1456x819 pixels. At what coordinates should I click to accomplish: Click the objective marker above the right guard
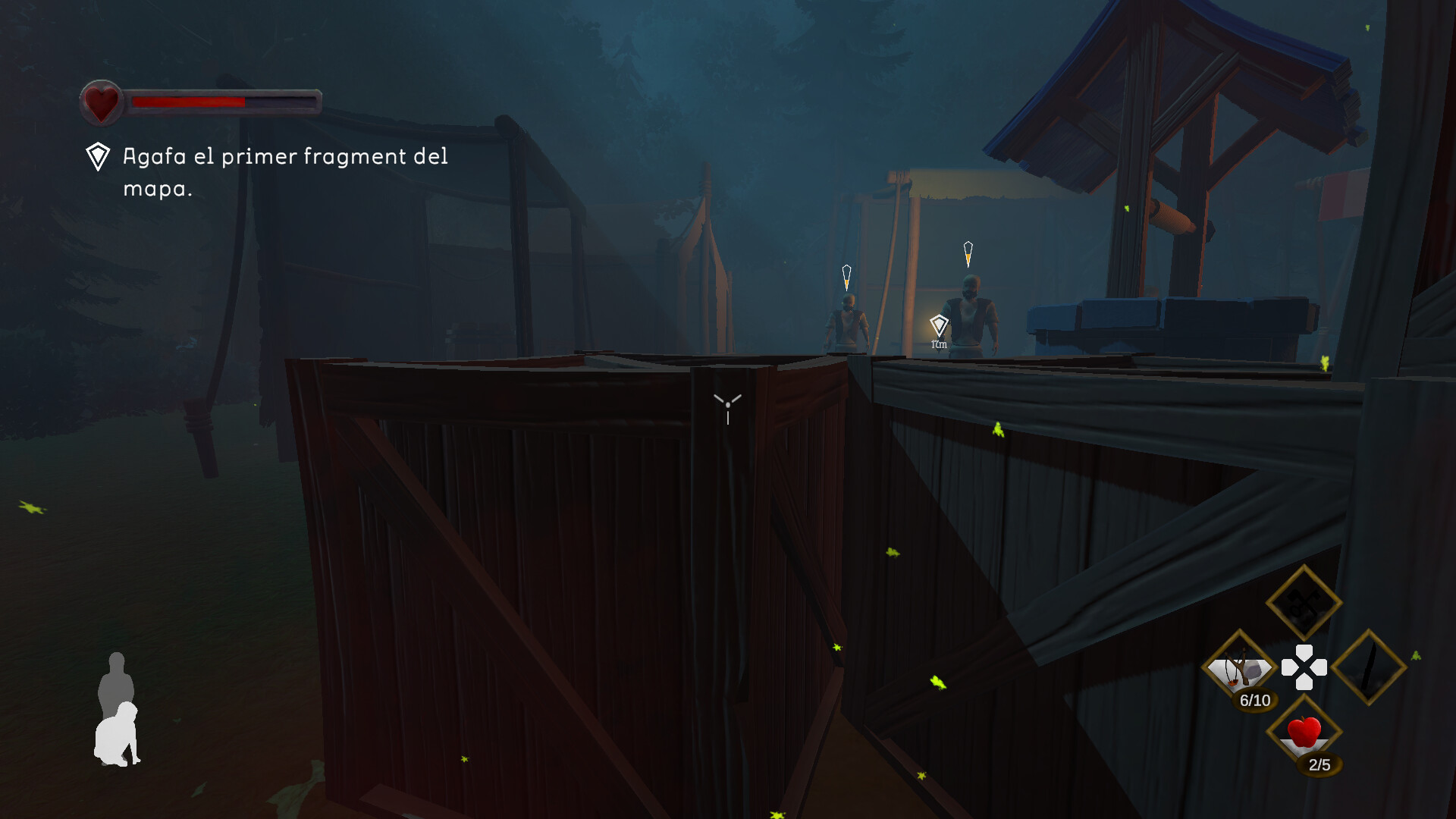click(968, 251)
